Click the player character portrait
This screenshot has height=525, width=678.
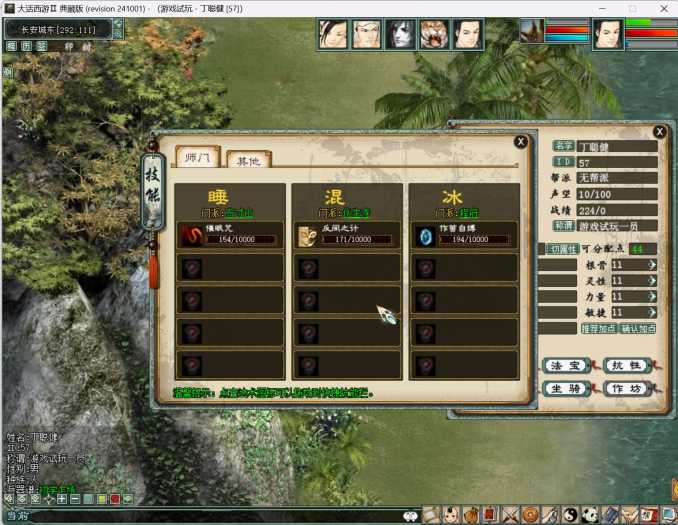point(608,34)
